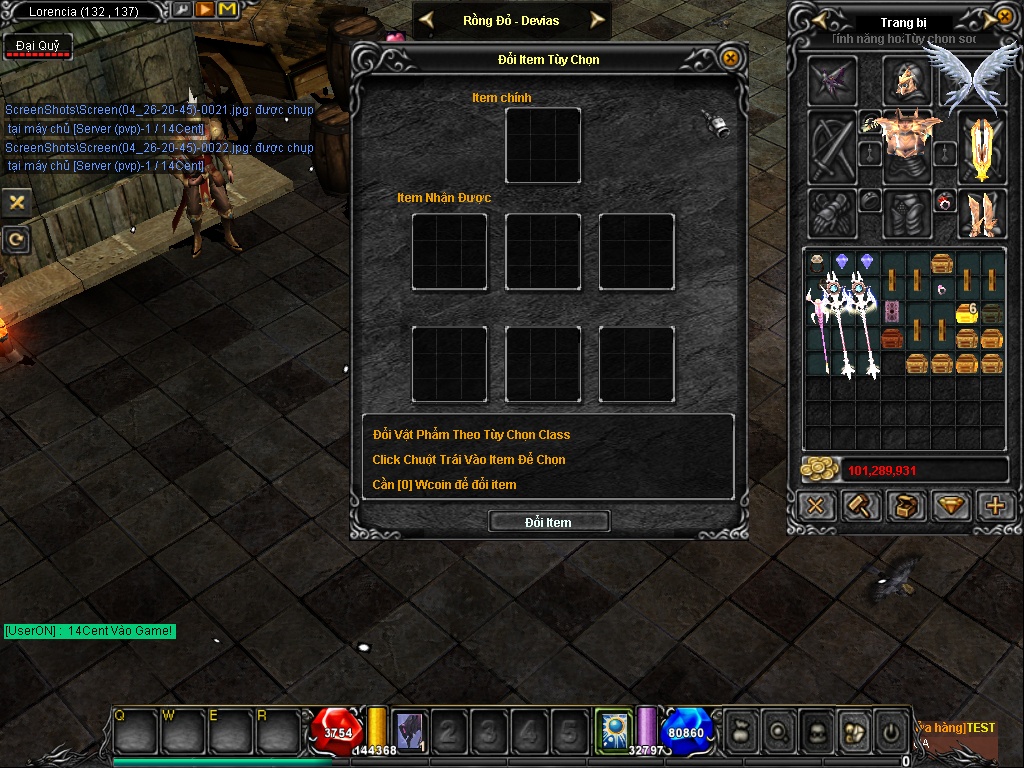Select the equipped golden sword slot
Image resolution: width=1024 pixels, height=768 pixels.
[982, 146]
